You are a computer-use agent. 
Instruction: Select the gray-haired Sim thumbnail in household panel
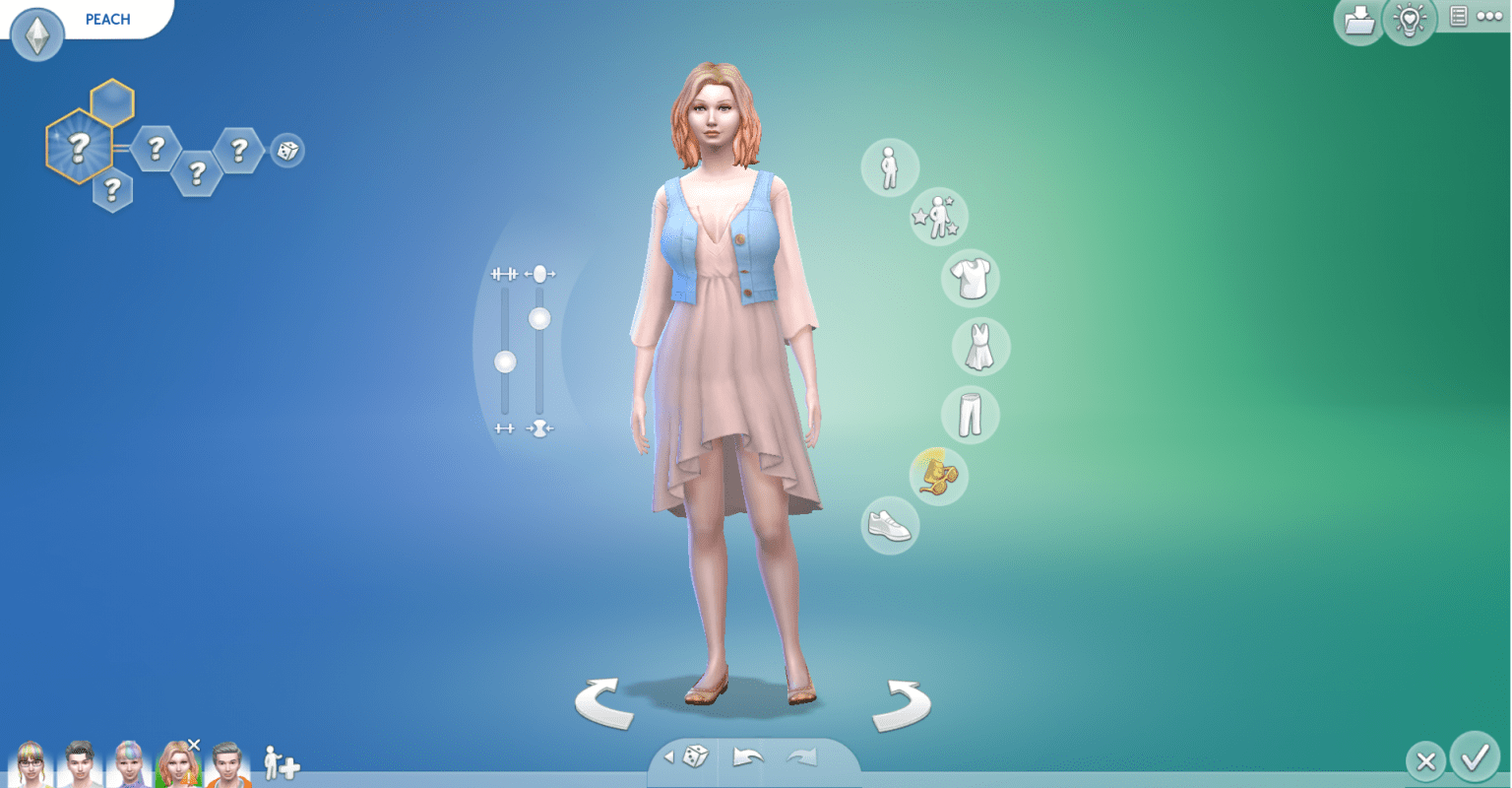point(227,763)
